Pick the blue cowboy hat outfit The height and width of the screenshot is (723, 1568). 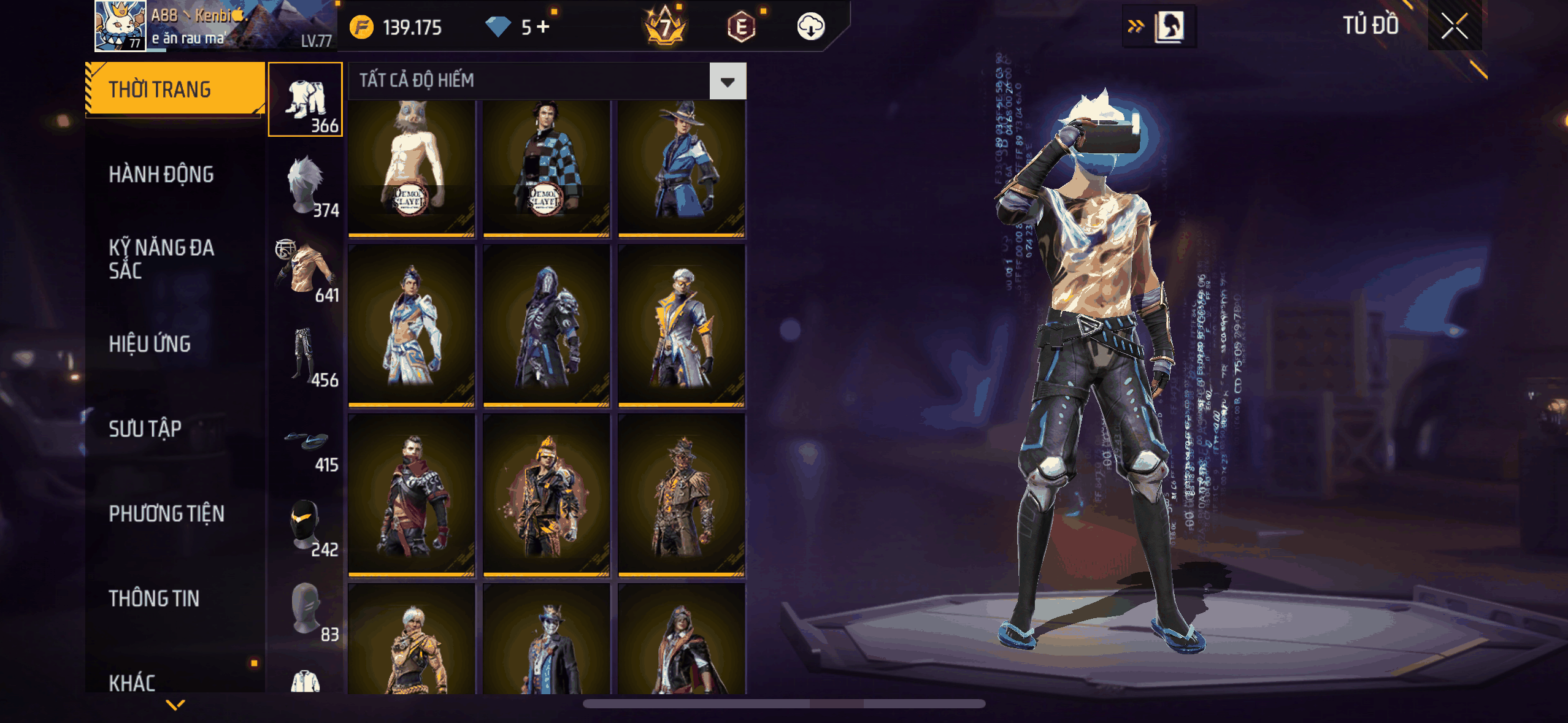tap(681, 168)
